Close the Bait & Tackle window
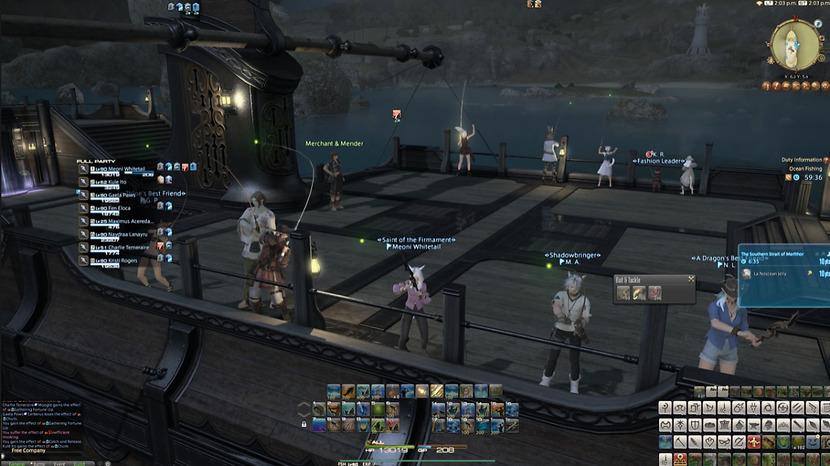The height and width of the screenshot is (466, 830). (691, 281)
